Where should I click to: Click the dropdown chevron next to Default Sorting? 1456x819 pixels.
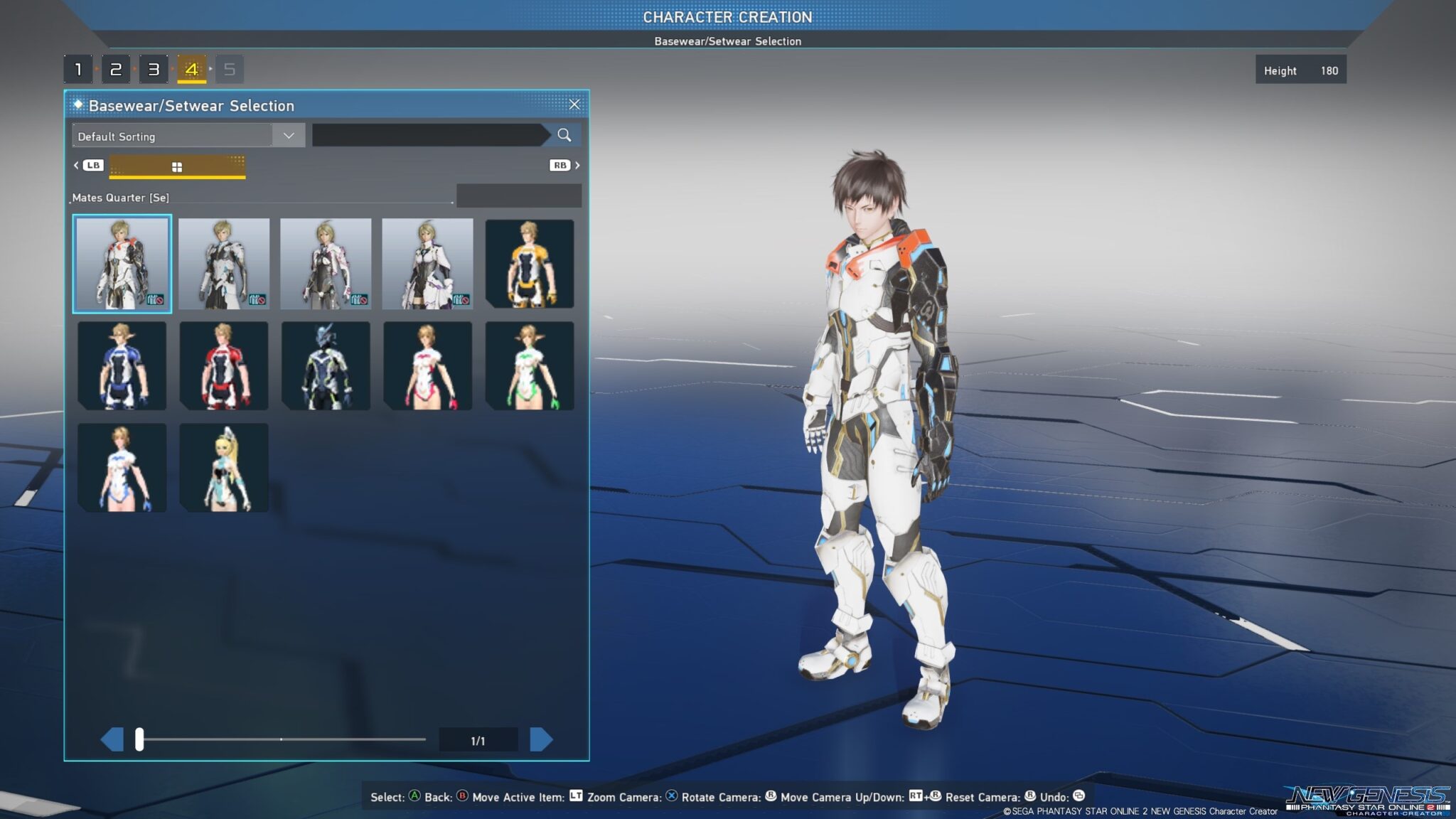(x=288, y=135)
